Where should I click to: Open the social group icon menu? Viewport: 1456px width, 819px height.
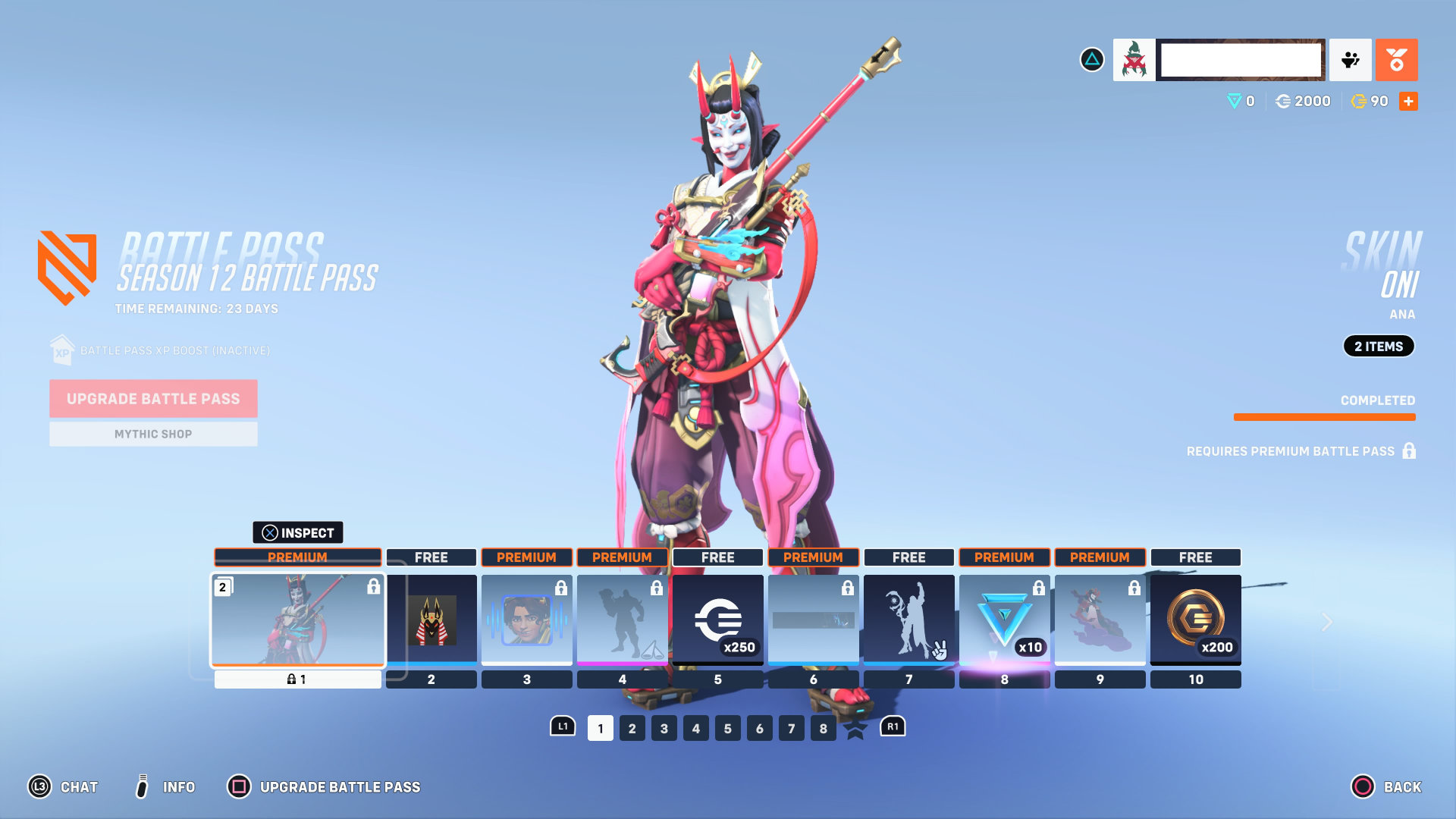(x=1351, y=60)
